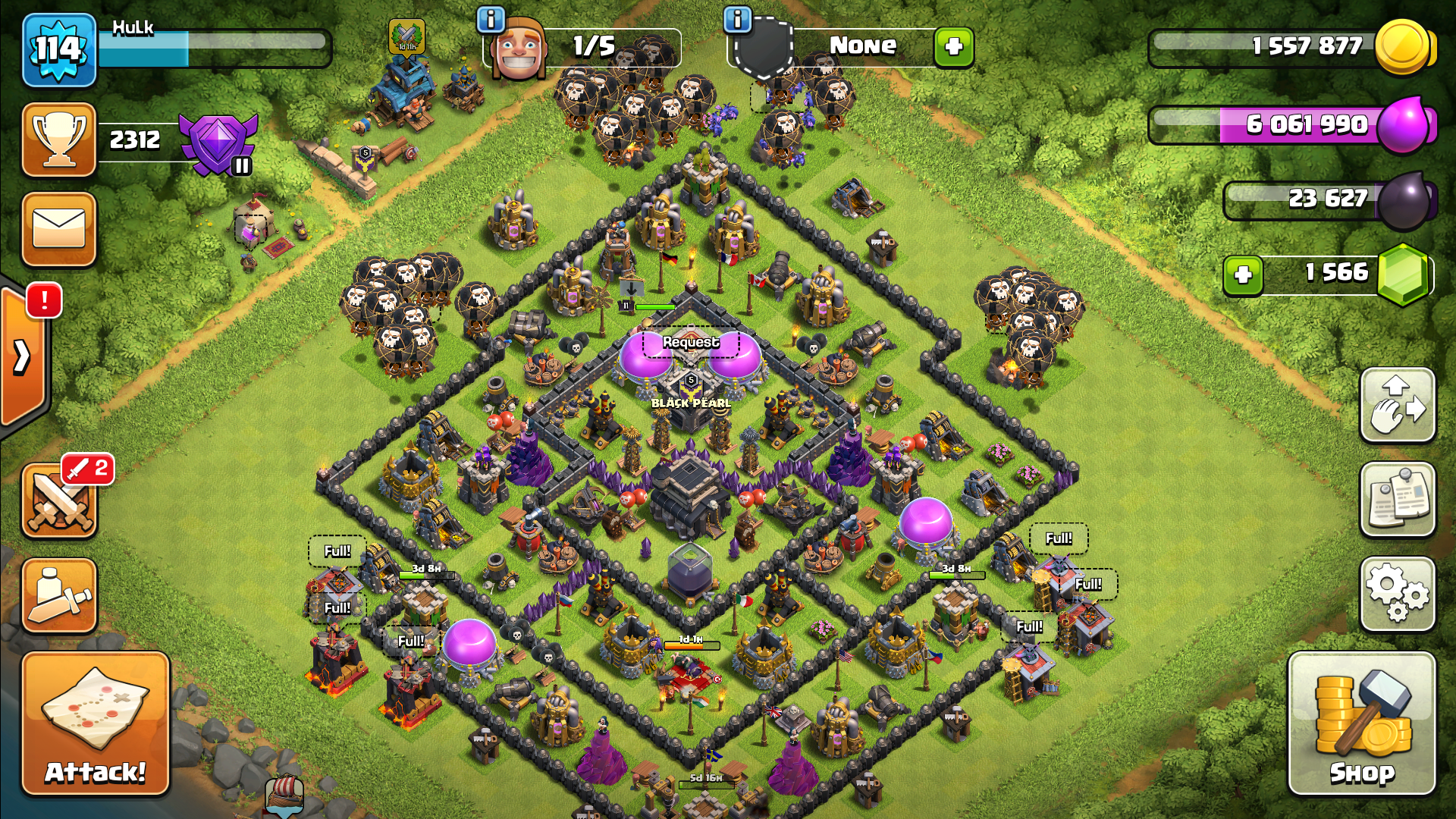The width and height of the screenshot is (1456, 819).
Task: Tap the pink elixir resource icon
Action: point(1404,124)
